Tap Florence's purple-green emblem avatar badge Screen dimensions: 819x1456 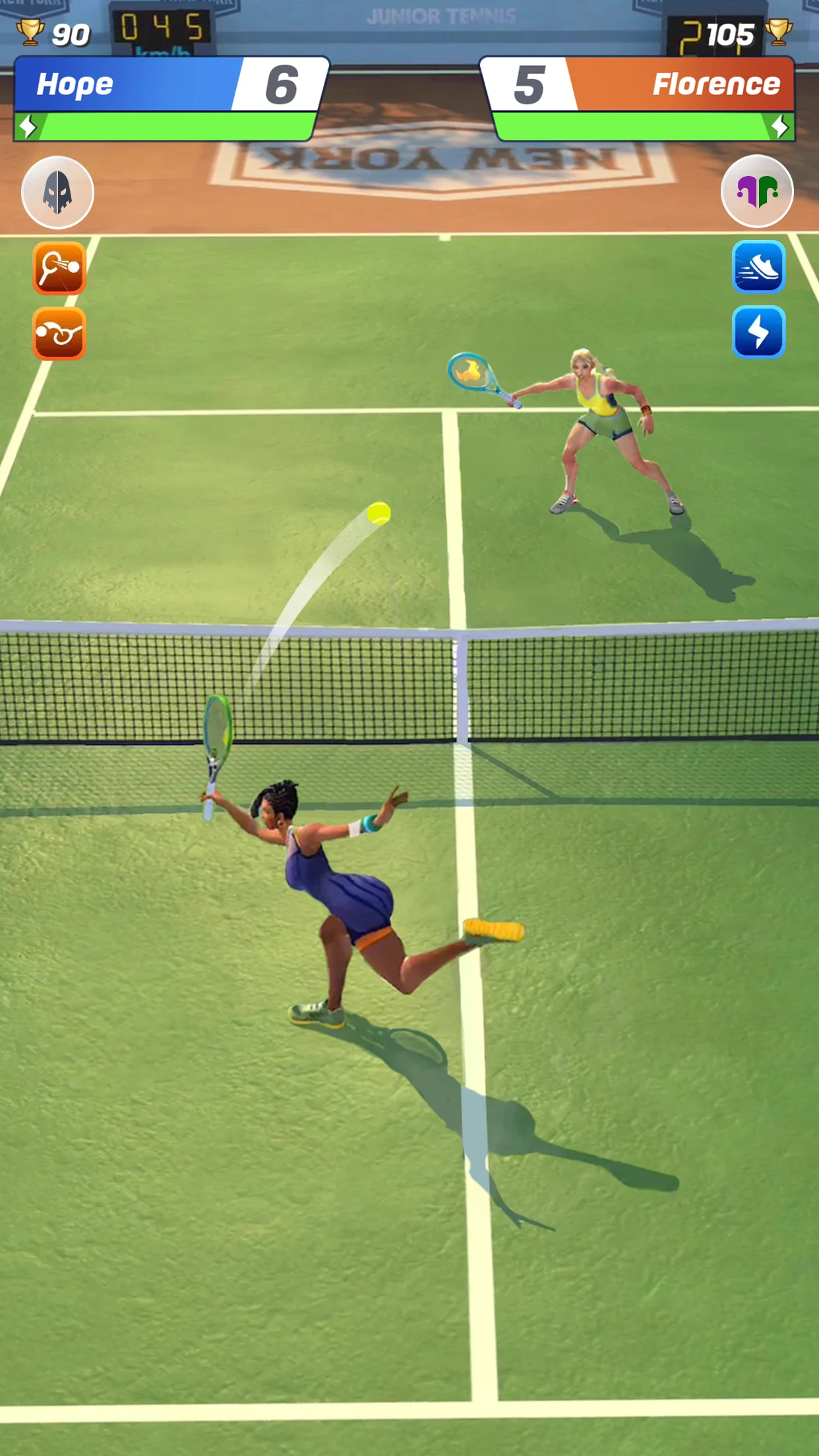[757, 191]
